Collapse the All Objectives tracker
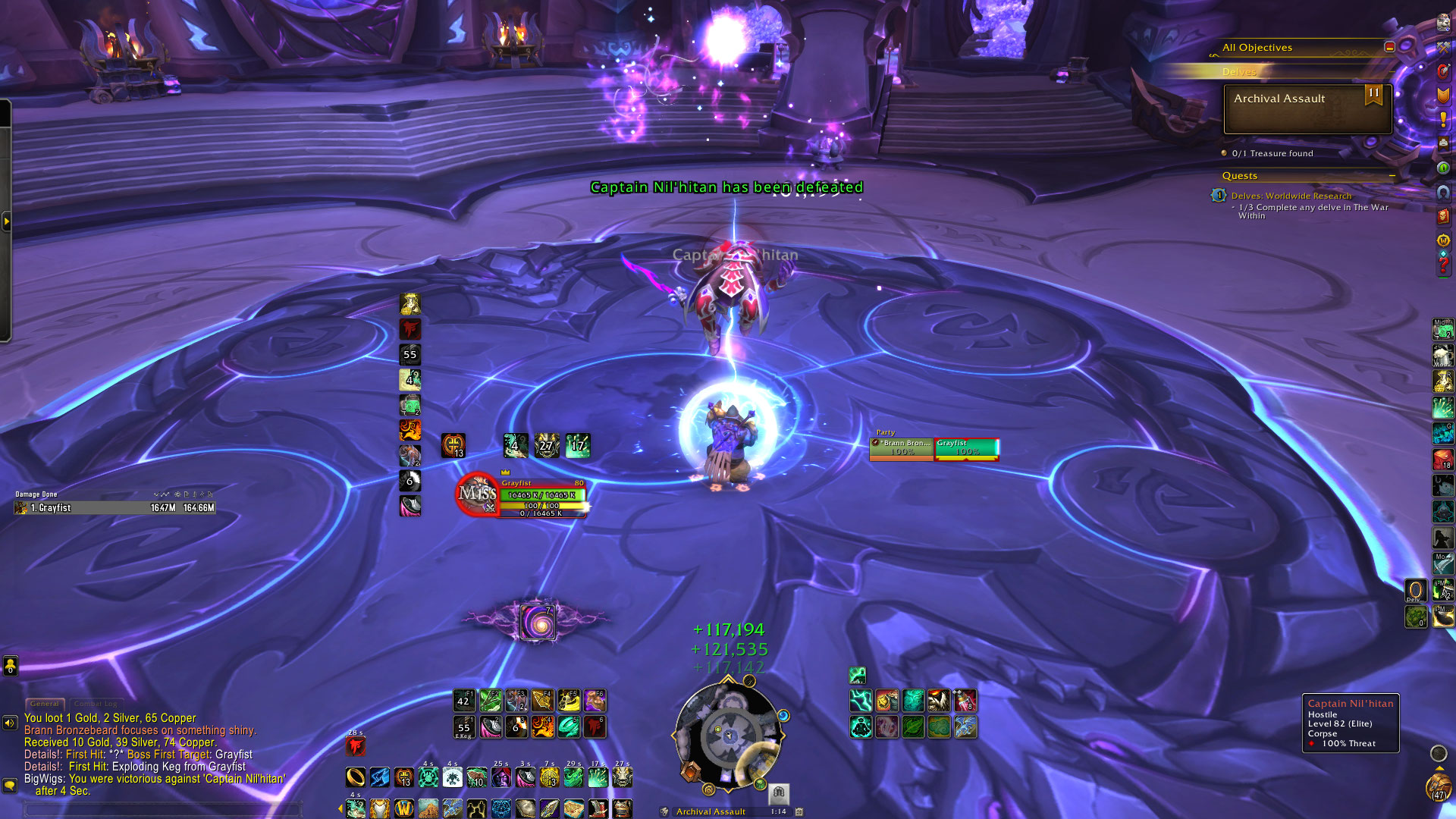The width and height of the screenshot is (1456, 819). [1389, 47]
